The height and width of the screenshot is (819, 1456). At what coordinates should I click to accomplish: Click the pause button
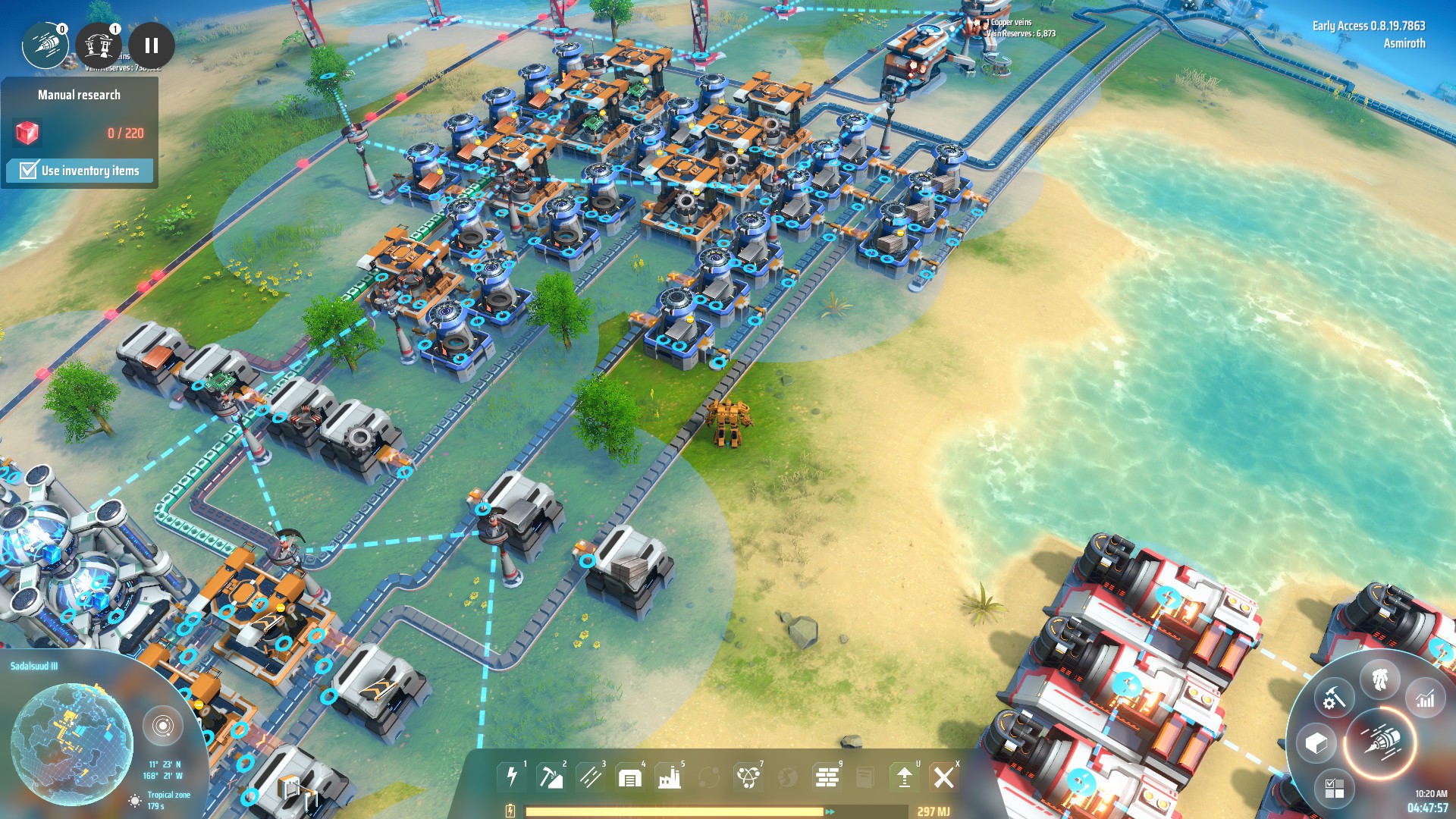click(152, 45)
